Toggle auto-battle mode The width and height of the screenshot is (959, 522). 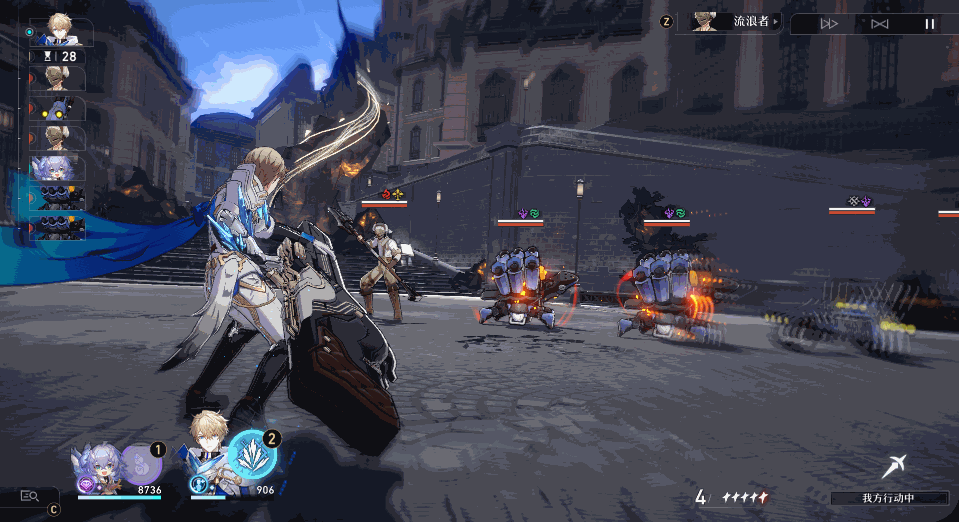(879, 24)
